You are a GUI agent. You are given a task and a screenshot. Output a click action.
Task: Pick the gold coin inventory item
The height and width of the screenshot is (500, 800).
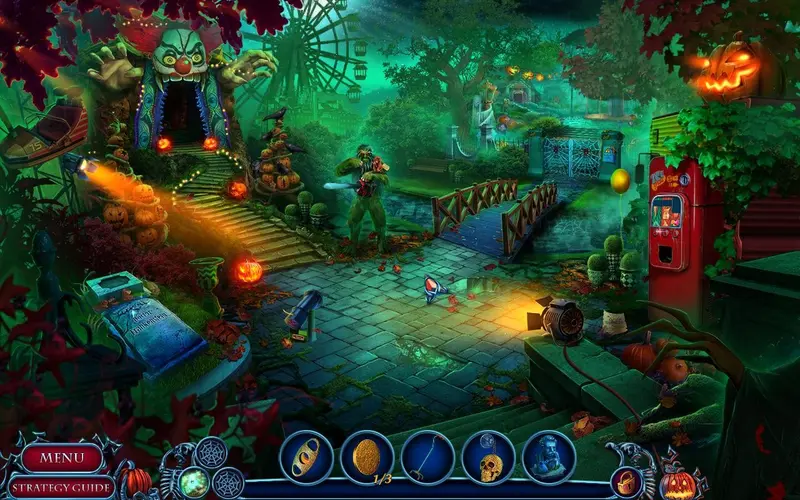tap(367, 457)
